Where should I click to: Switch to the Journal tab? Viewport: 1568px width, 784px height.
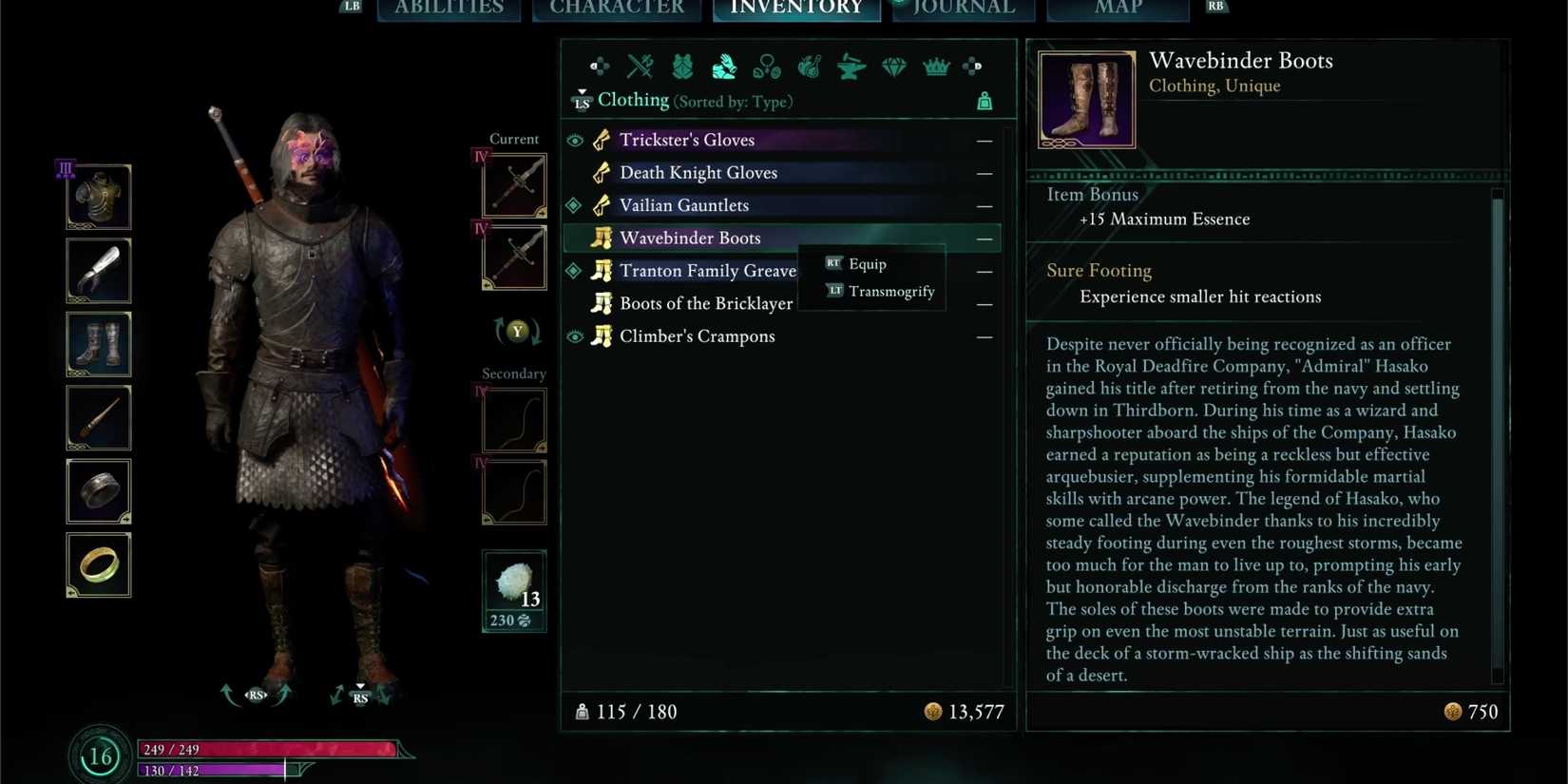(963, 8)
